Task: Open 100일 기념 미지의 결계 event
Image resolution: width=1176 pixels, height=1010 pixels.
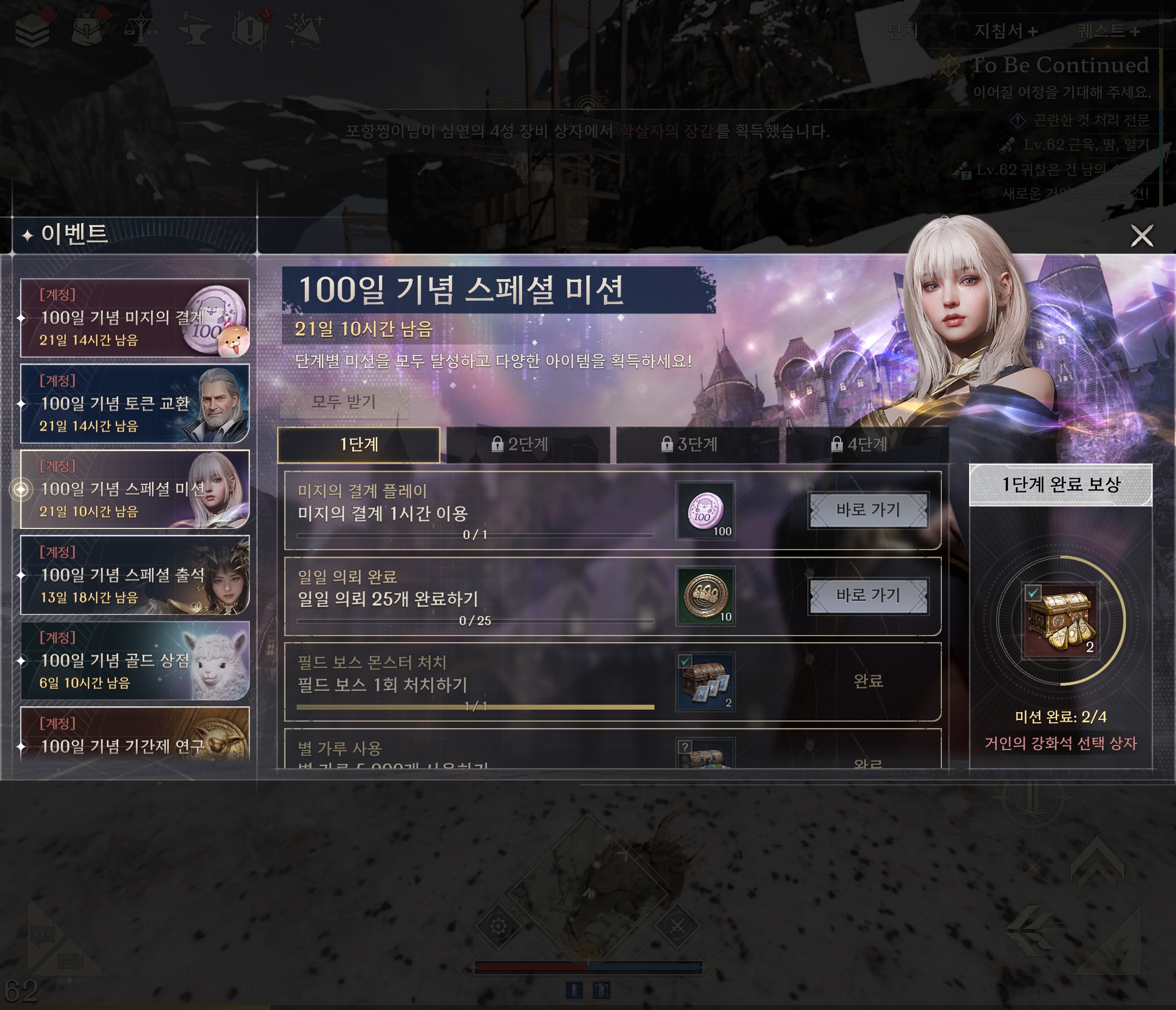Action: pos(134,318)
